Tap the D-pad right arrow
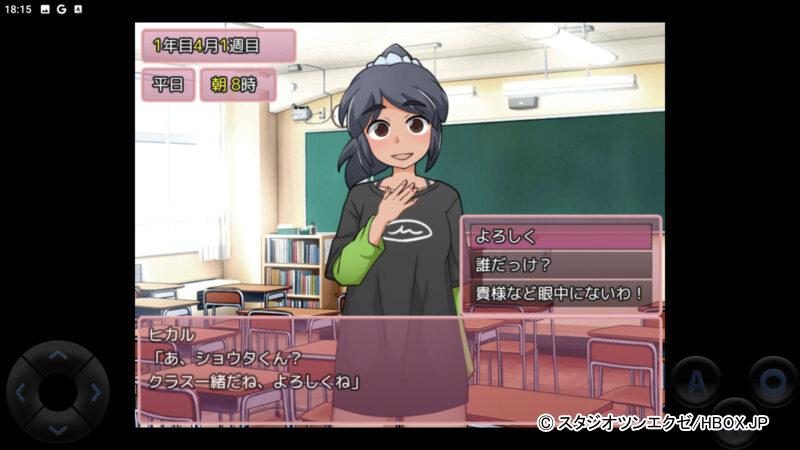Screen dimensions: 800x450 [95, 392]
